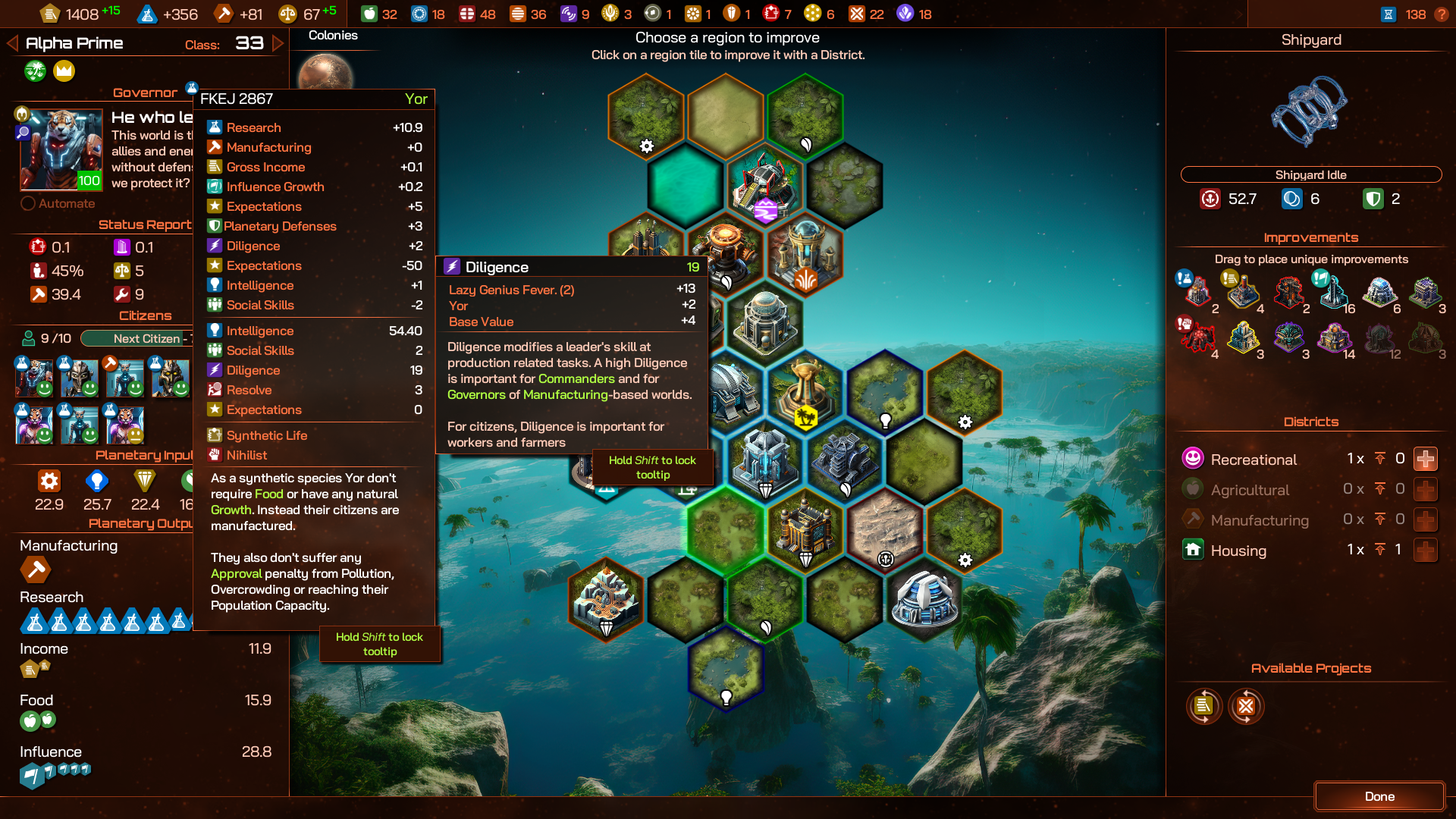Add a Housing district with plus button
This screenshot has height=819, width=1456.
click(x=1426, y=550)
